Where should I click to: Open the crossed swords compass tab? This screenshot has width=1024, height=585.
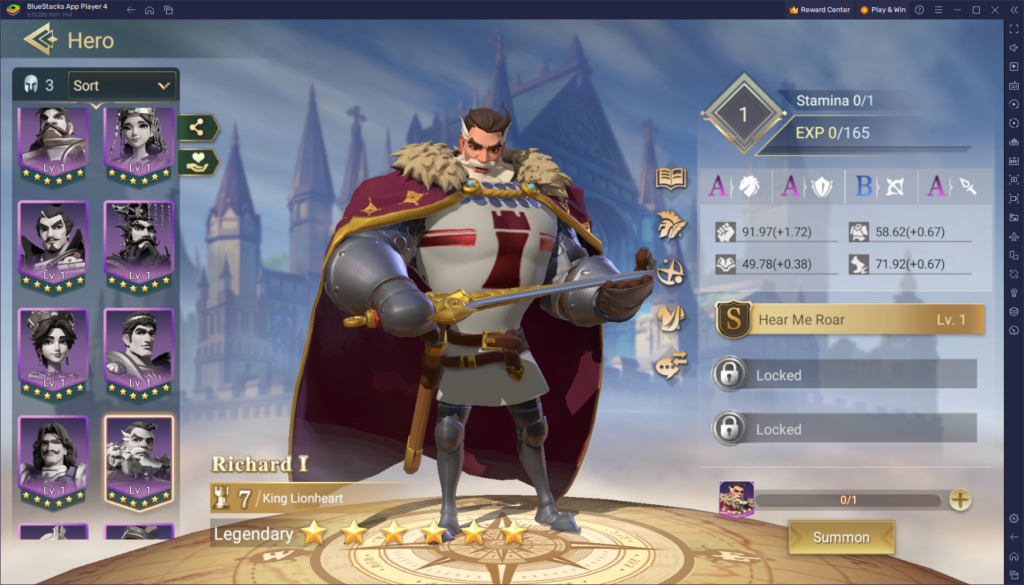point(670,271)
